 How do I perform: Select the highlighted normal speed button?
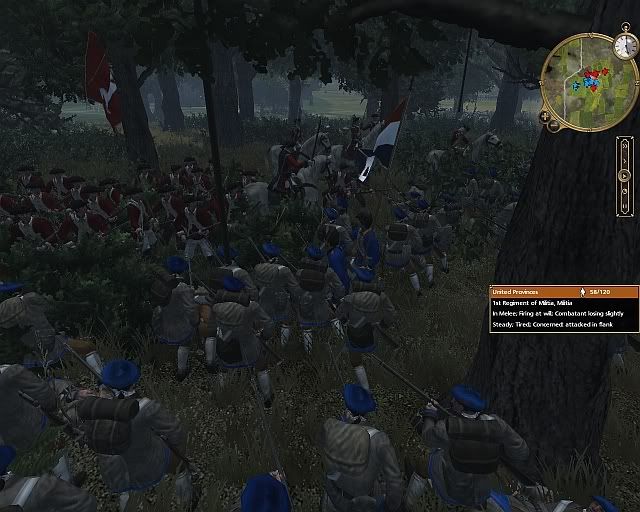tap(625, 176)
